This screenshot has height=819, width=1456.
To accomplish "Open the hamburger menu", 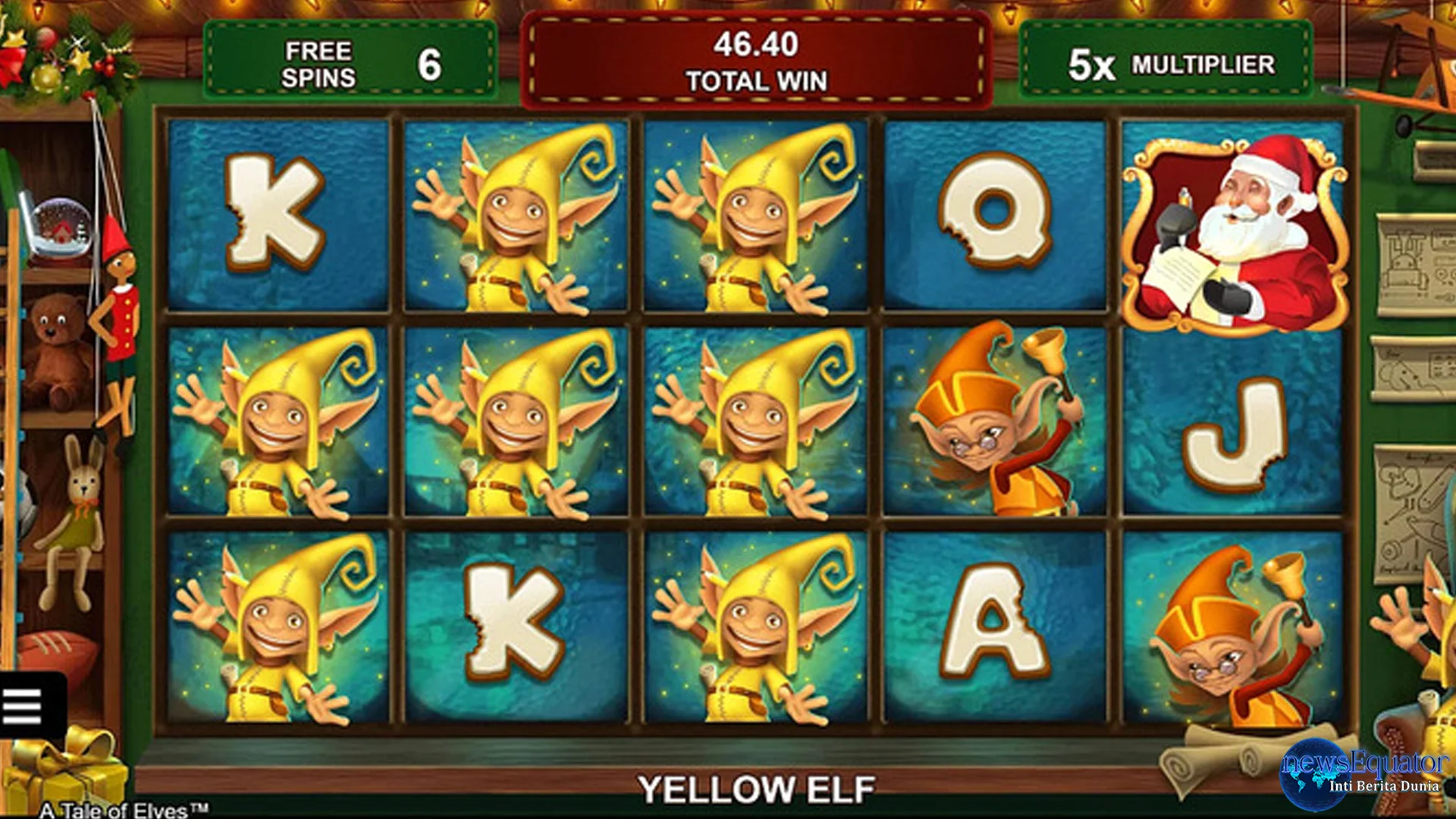I will (x=25, y=705).
